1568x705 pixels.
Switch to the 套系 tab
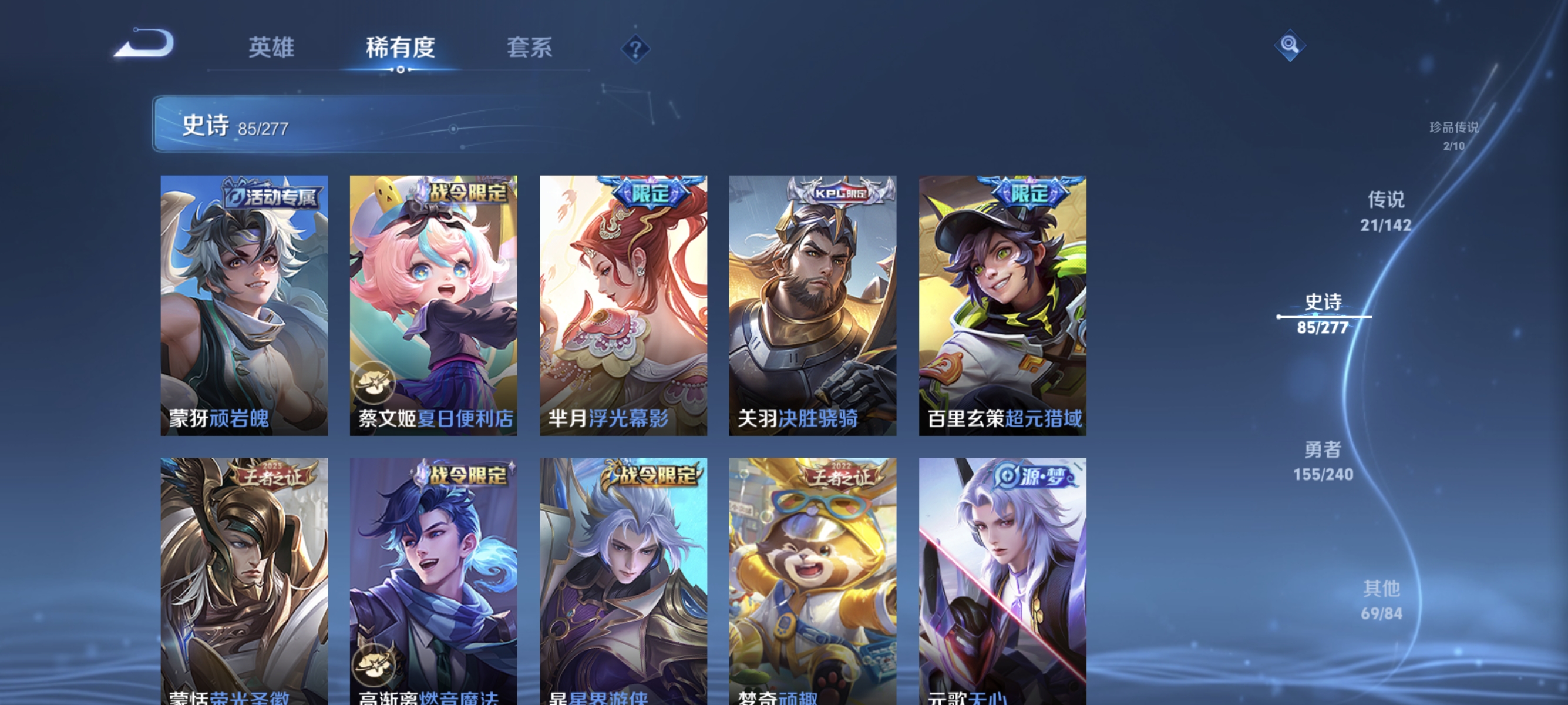(x=529, y=48)
